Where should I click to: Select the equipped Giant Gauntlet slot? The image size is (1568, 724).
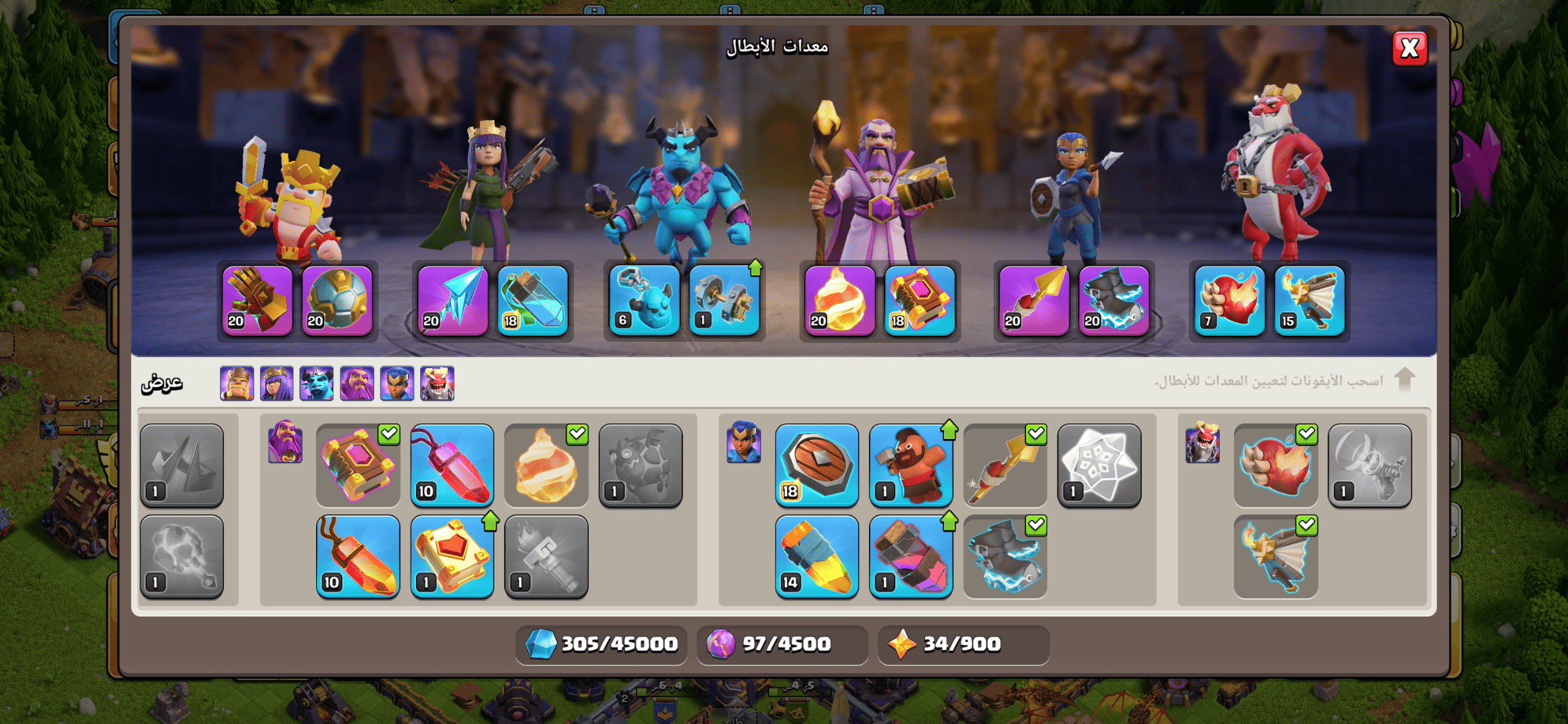click(257, 301)
